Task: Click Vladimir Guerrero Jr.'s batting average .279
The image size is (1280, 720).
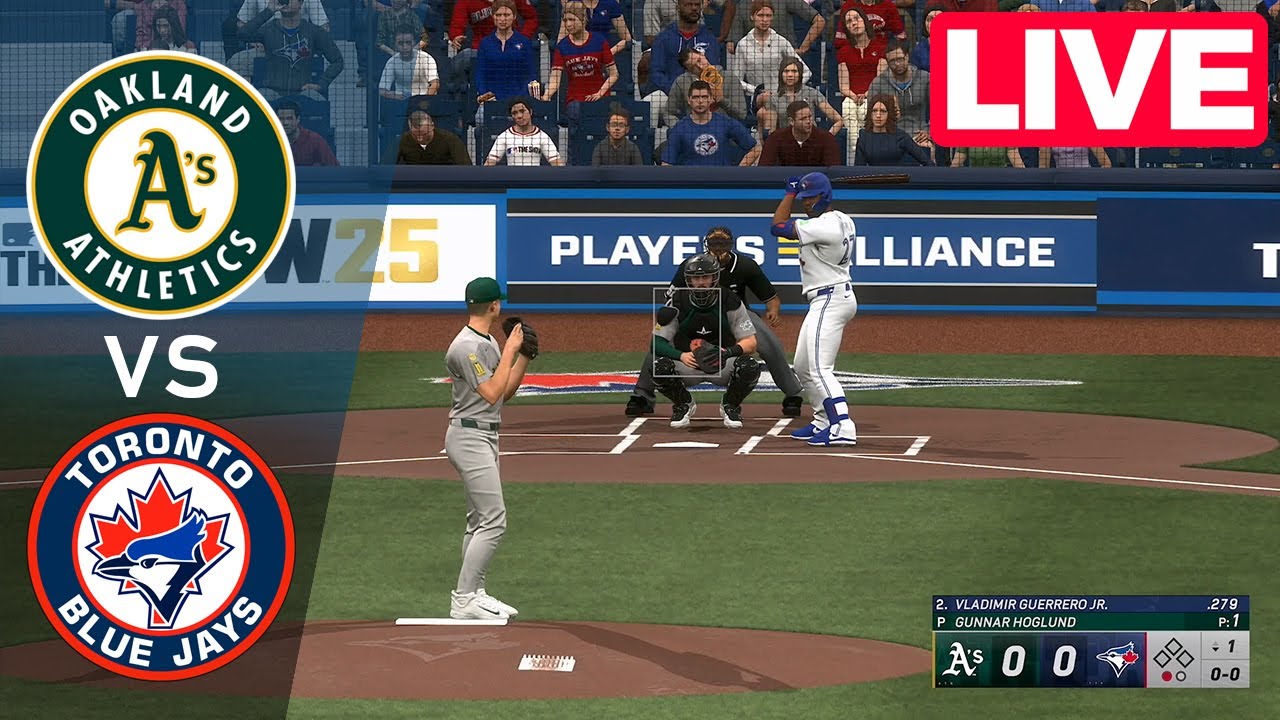Action: click(x=1224, y=605)
